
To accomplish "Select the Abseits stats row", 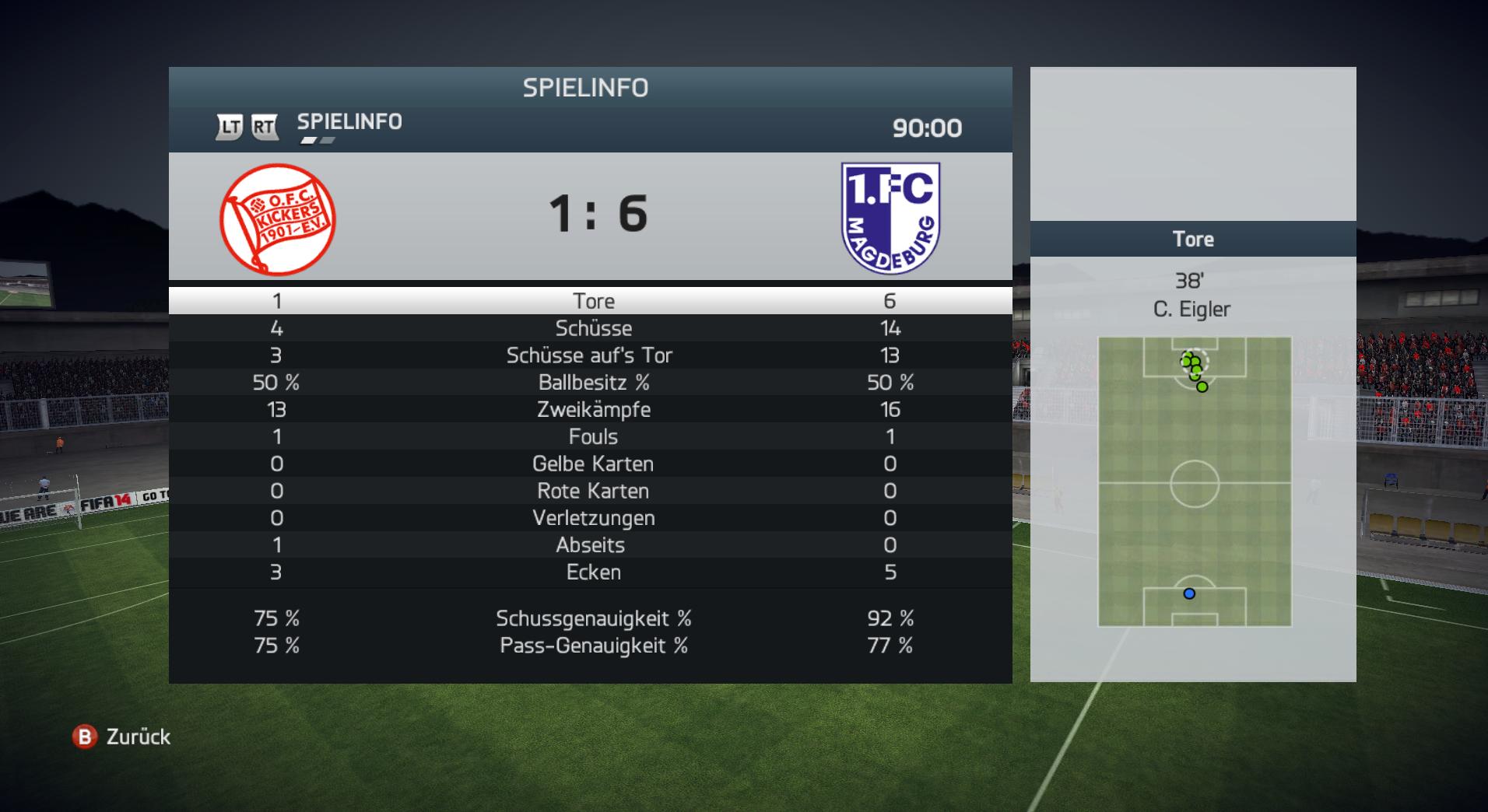I will [x=591, y=545].
